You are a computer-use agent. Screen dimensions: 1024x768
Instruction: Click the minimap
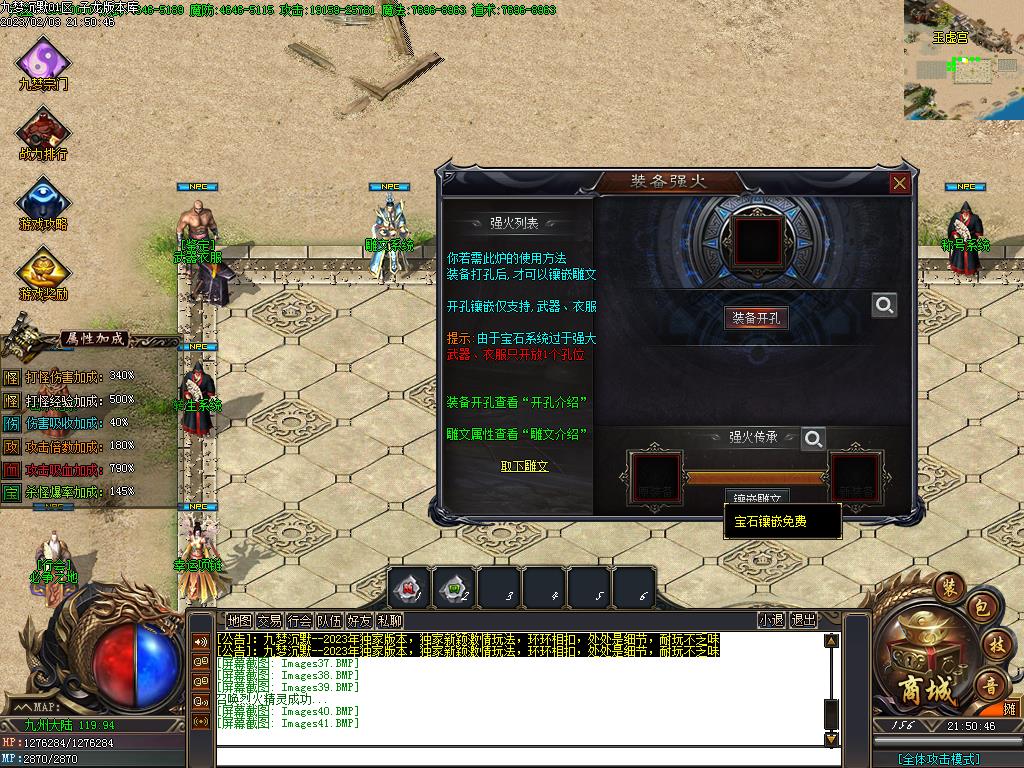point(963,60)
